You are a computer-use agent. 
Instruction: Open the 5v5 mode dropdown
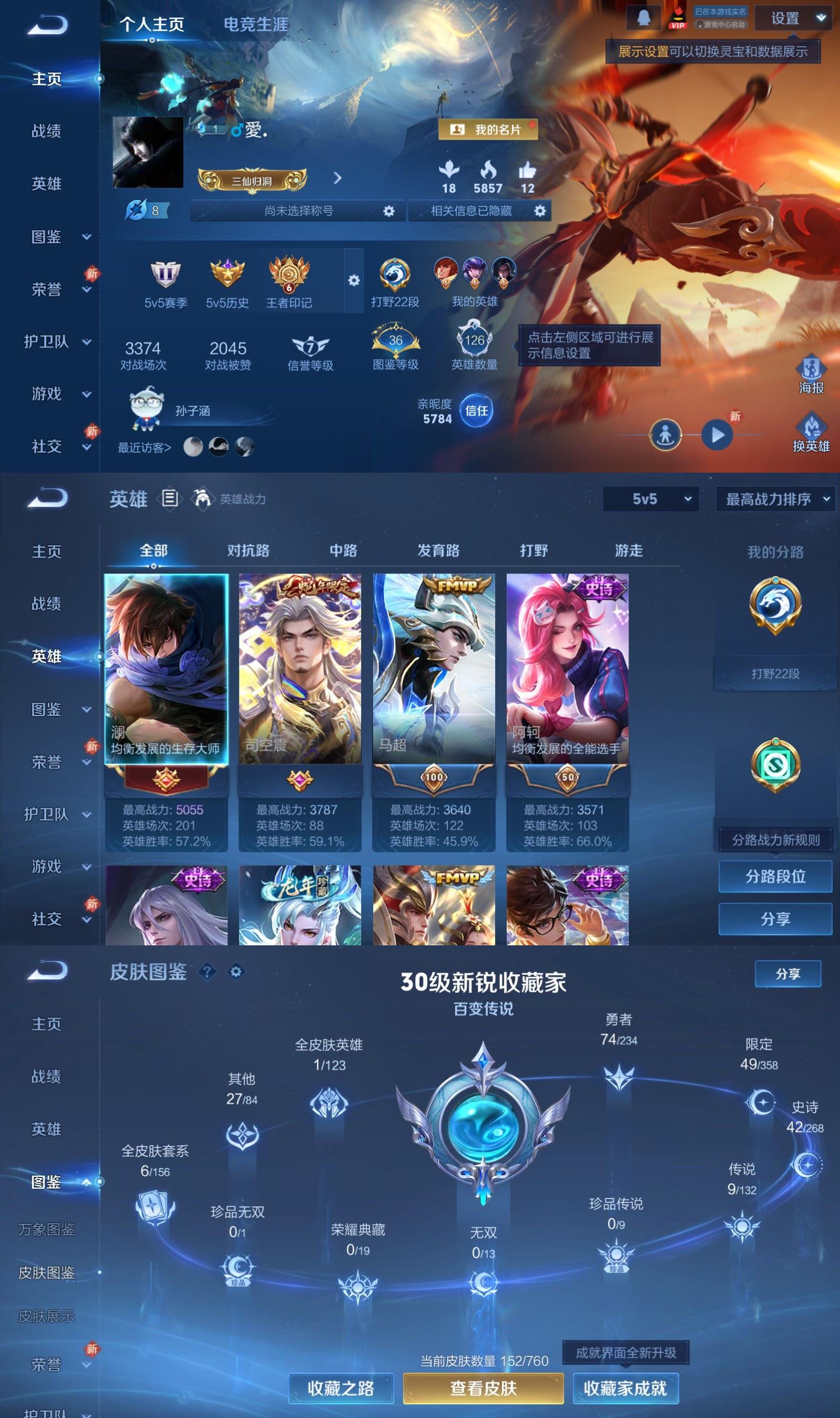tap(651, 500)
